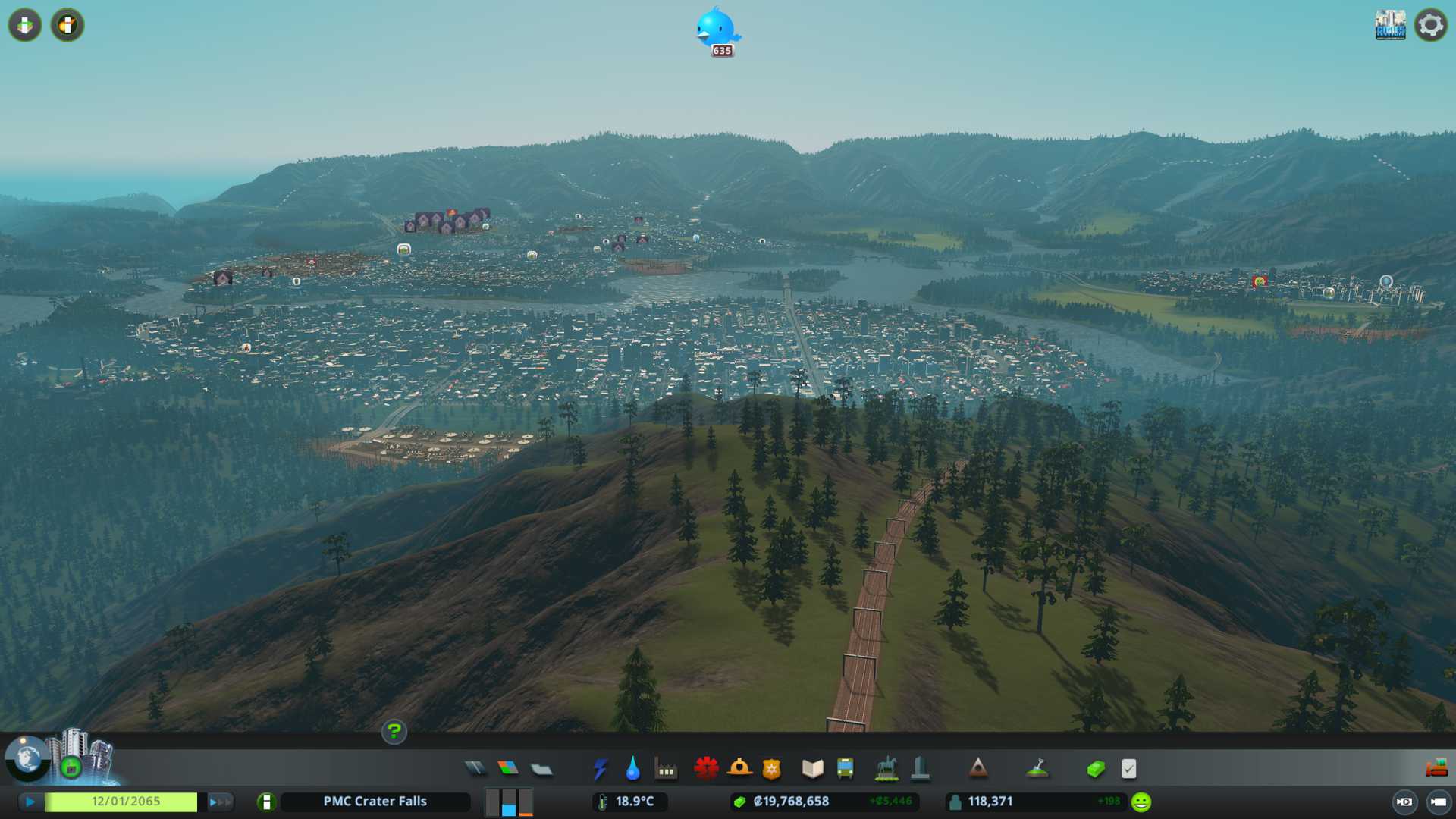The image size is (1456, 819).
Task: Click the play/pause simulation button
Action: coord(30,802)
